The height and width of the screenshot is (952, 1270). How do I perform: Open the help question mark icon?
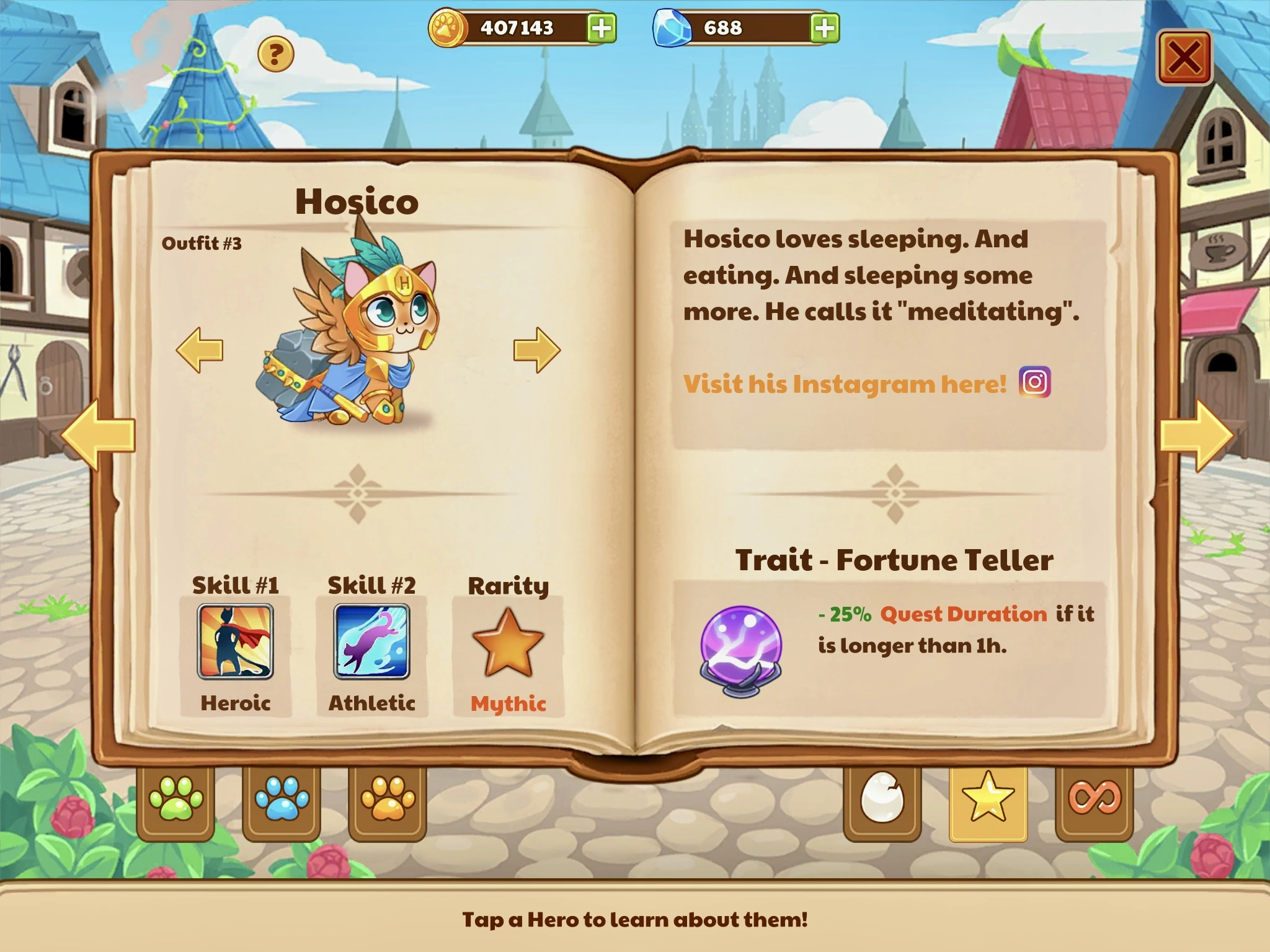pos(275,56)
